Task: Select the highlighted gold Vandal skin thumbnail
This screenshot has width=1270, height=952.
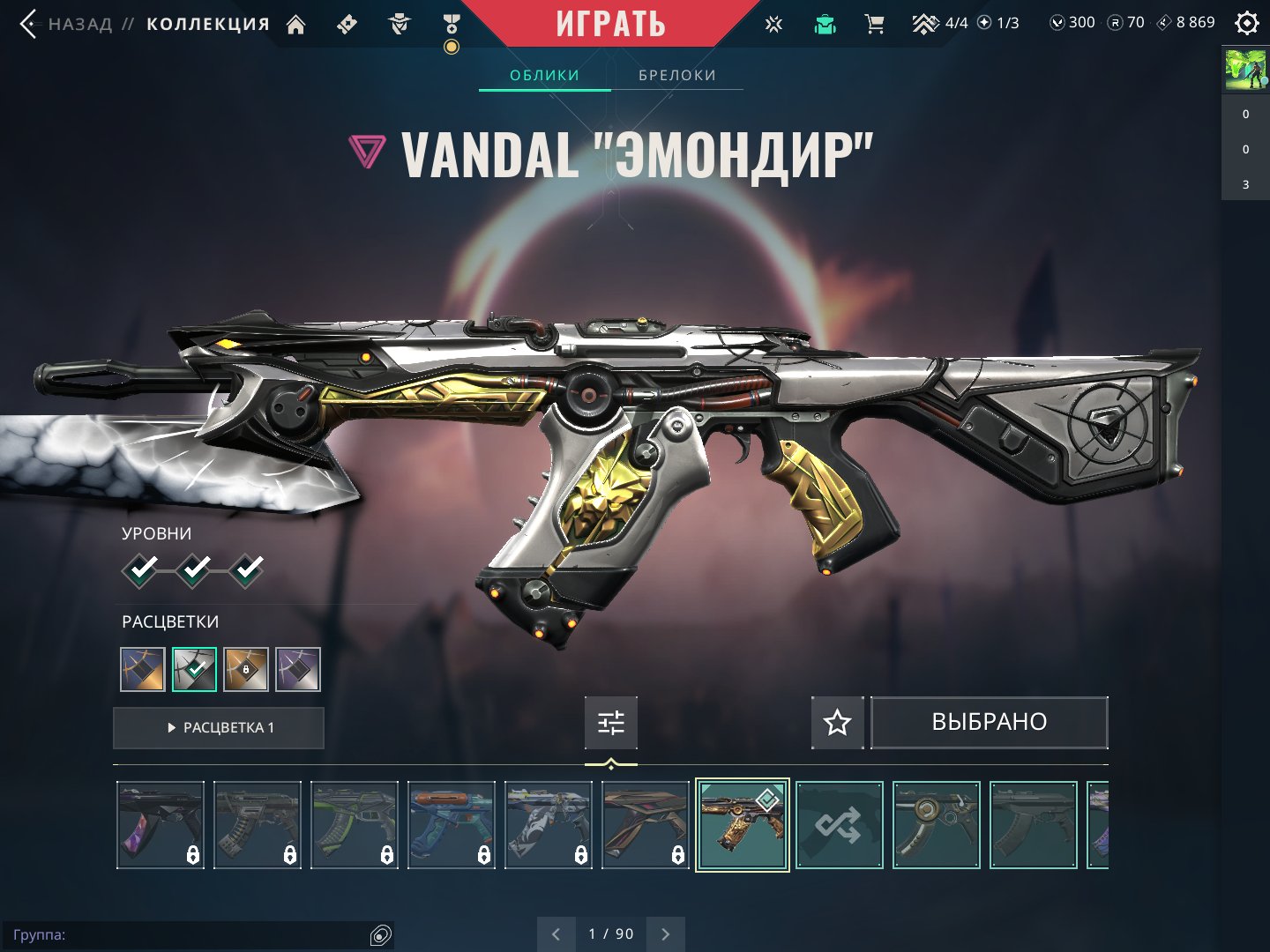Action: pos(742,825)
